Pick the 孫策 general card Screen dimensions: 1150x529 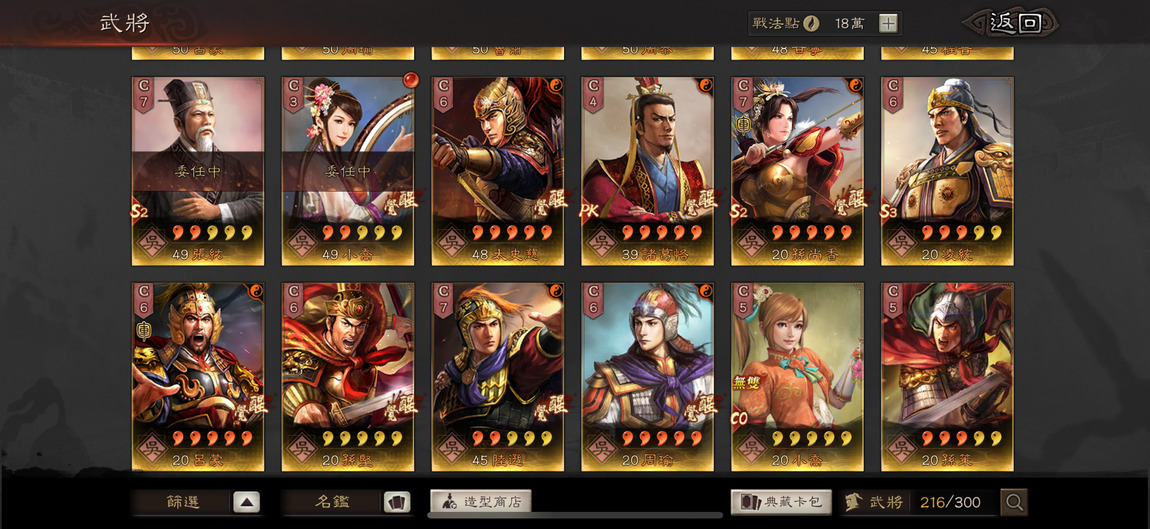click(x=948, y=376)
